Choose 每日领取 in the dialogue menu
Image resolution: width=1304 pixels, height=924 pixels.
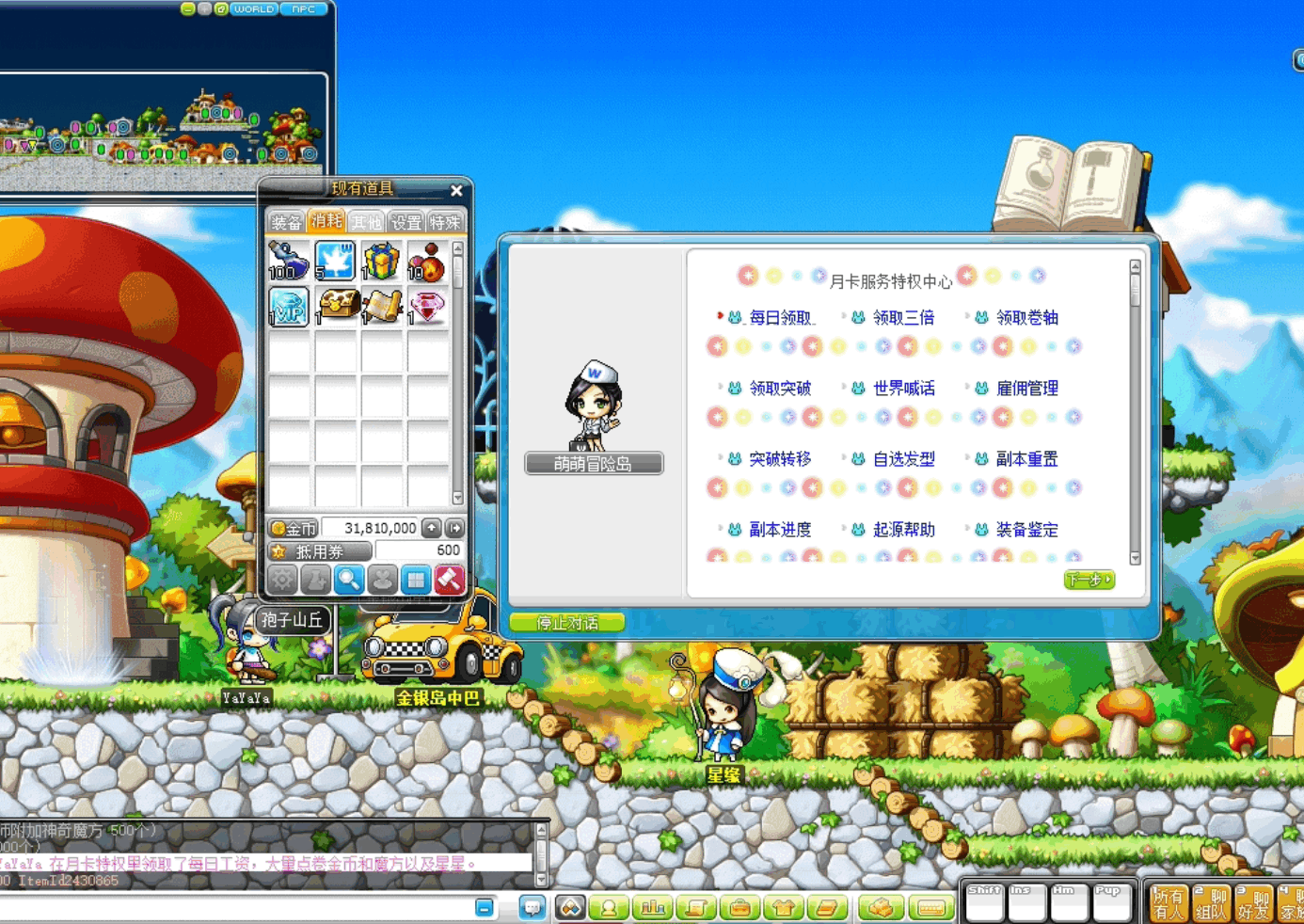tap(779, 318)
